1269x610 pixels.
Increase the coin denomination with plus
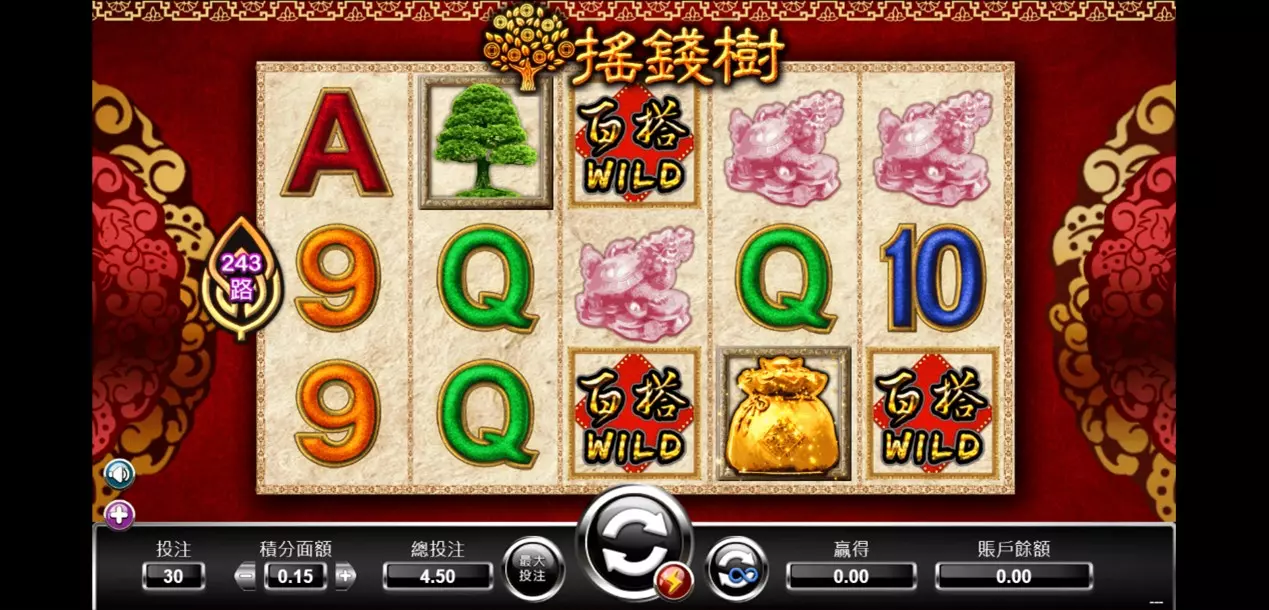(345, 575)
